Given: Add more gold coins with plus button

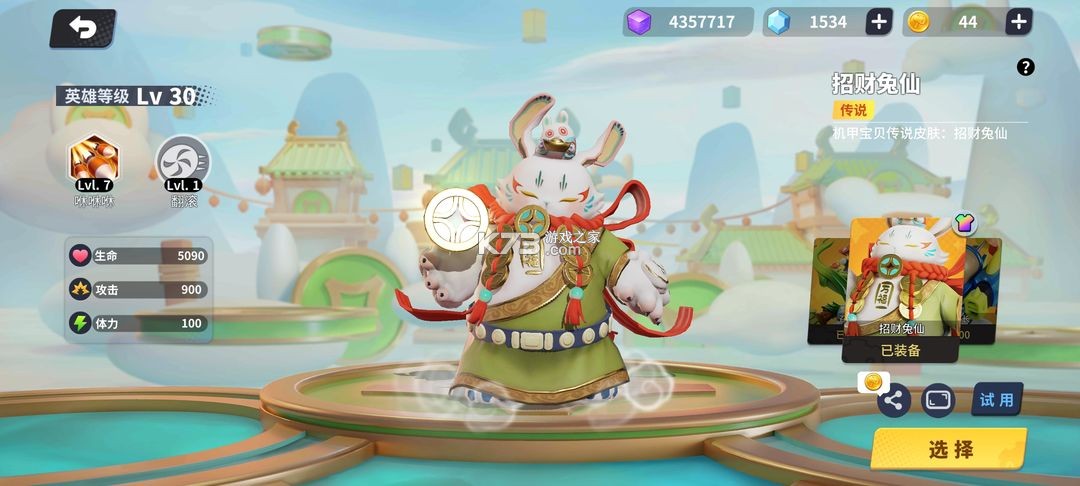Looking at the screenshot, I should 1018,22.
